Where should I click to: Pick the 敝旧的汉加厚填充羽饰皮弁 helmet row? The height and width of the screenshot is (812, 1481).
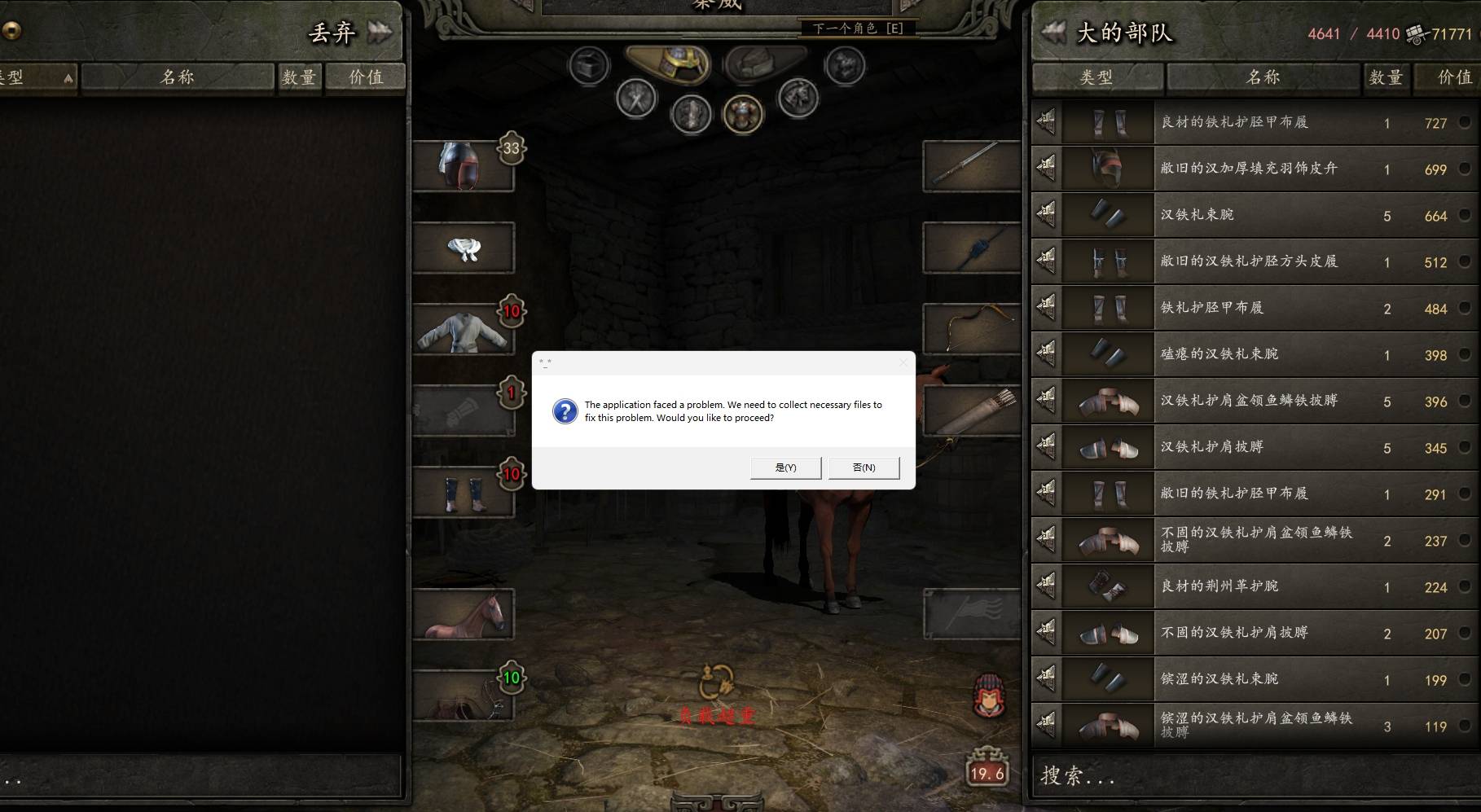pyautogui.click(x=1255, y=169)
